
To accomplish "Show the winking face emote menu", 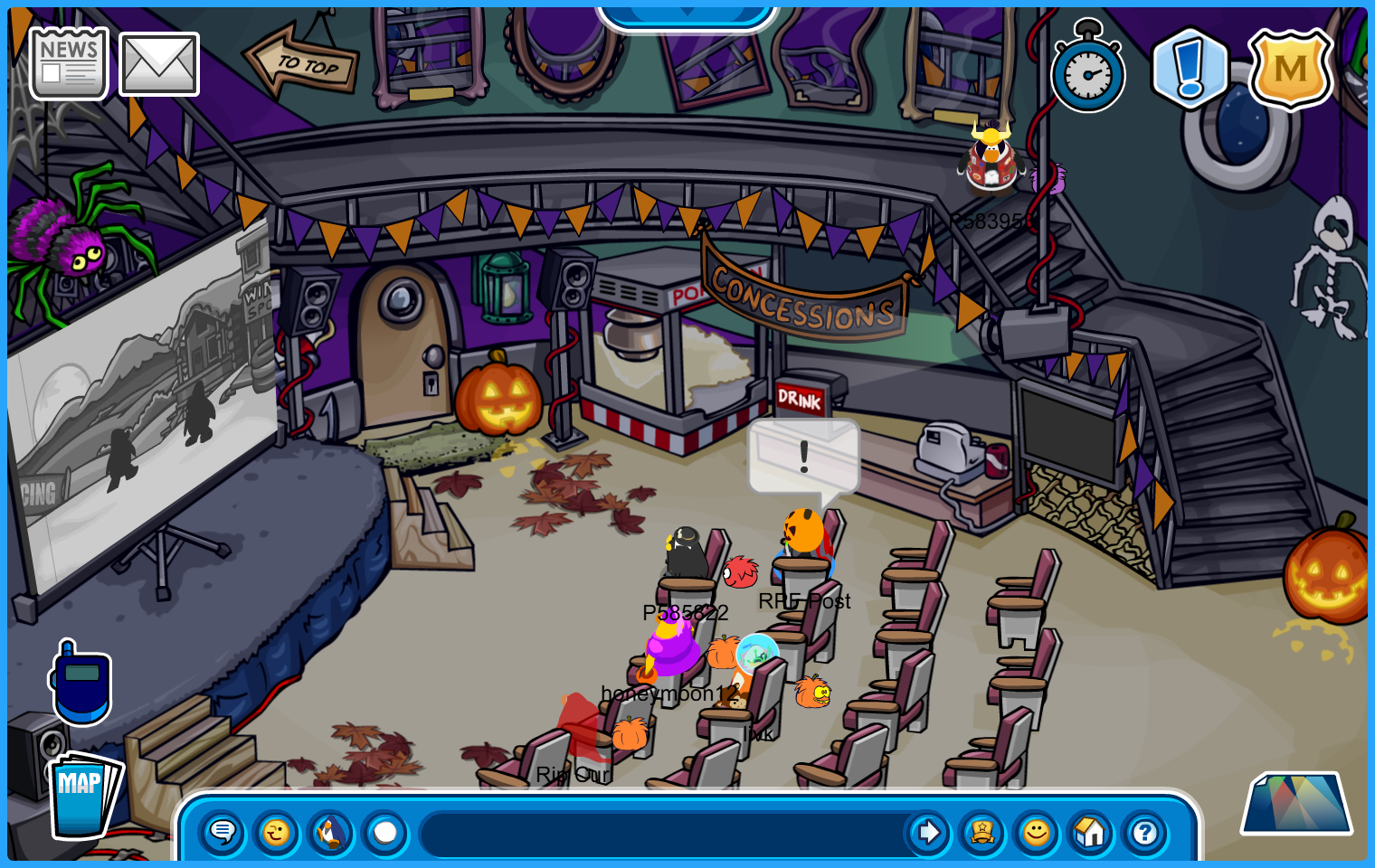I will coord(277,832).
